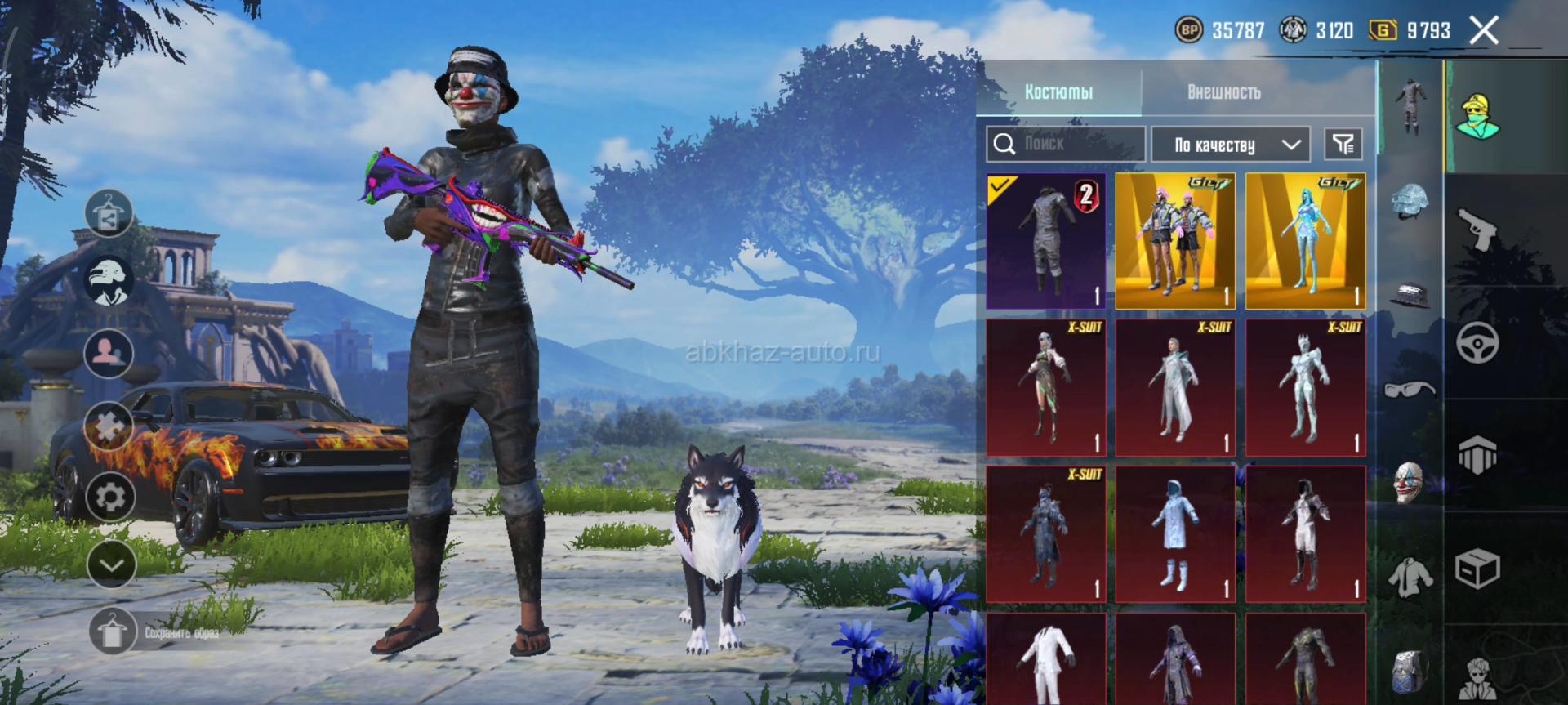
Task: Pick the silver armored X-Suit
Action: 1305,387
